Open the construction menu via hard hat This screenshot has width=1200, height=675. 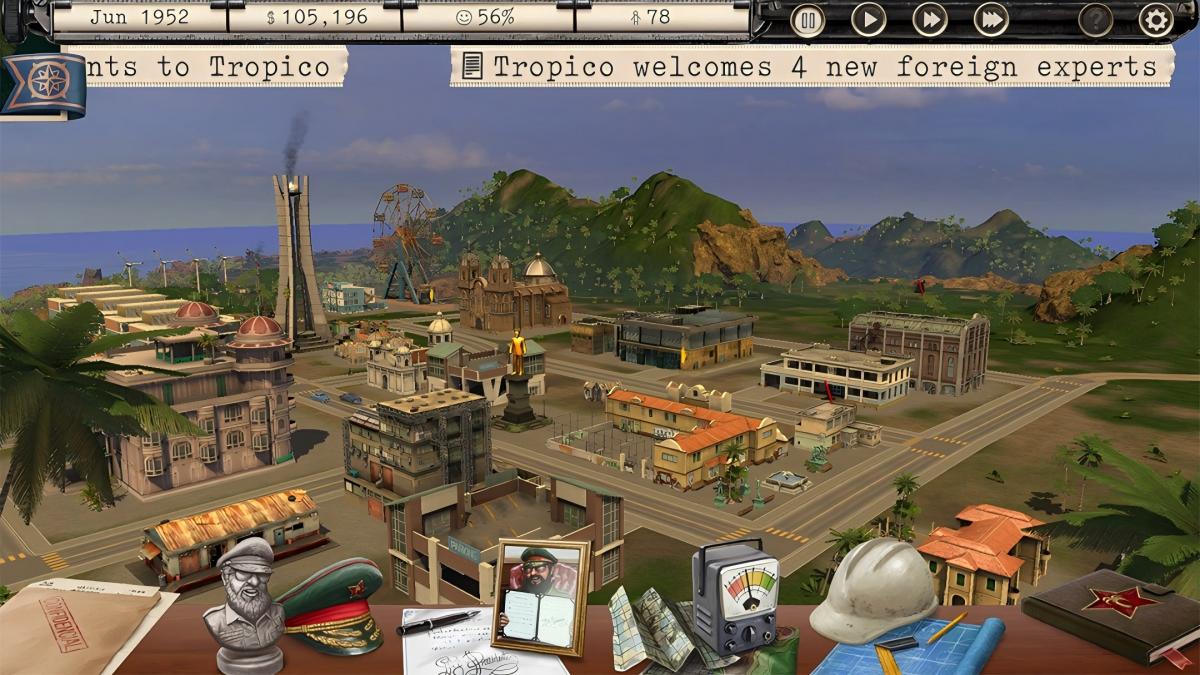(x=874, y=589)
